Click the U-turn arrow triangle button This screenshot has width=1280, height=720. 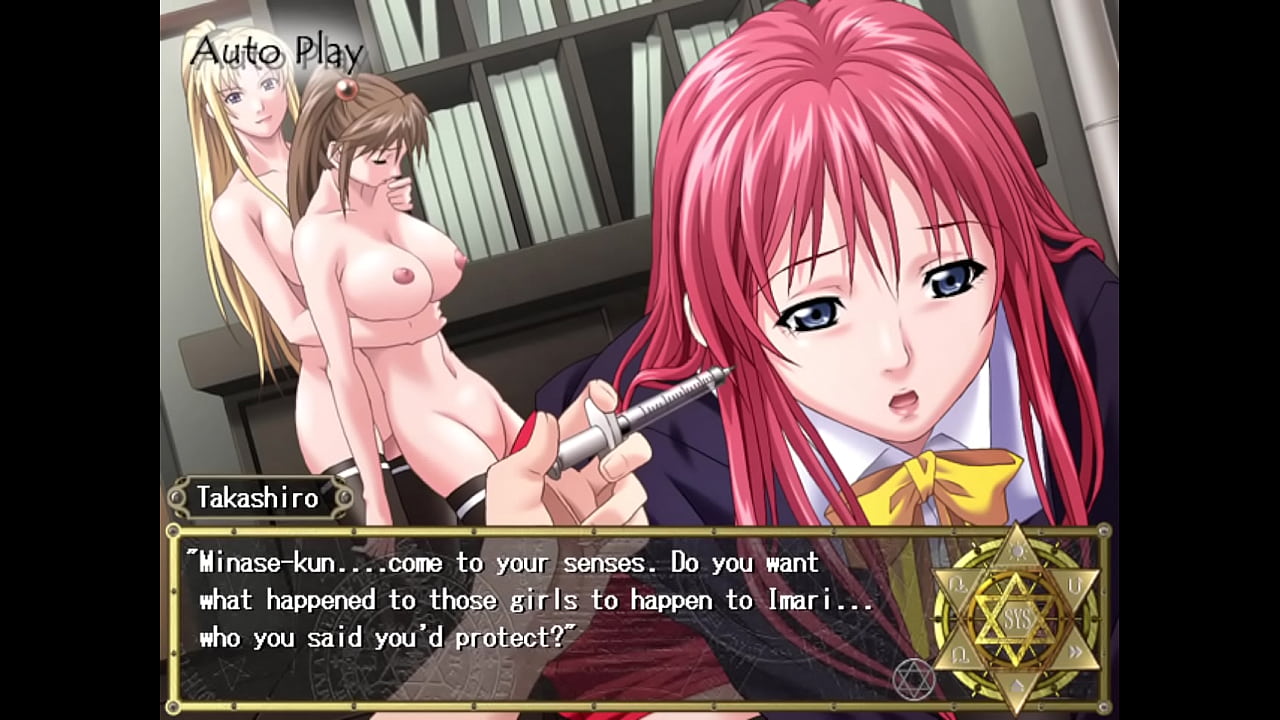click(1075, 585)
